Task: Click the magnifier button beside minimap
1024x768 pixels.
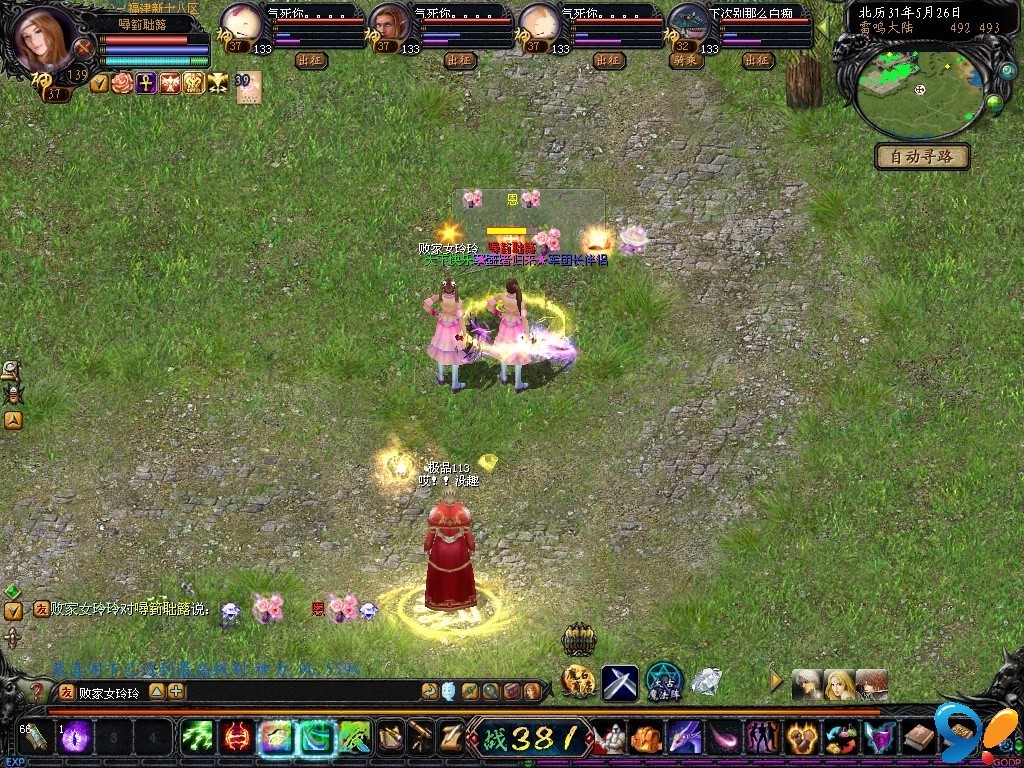Action: (x=1007, y=72)
